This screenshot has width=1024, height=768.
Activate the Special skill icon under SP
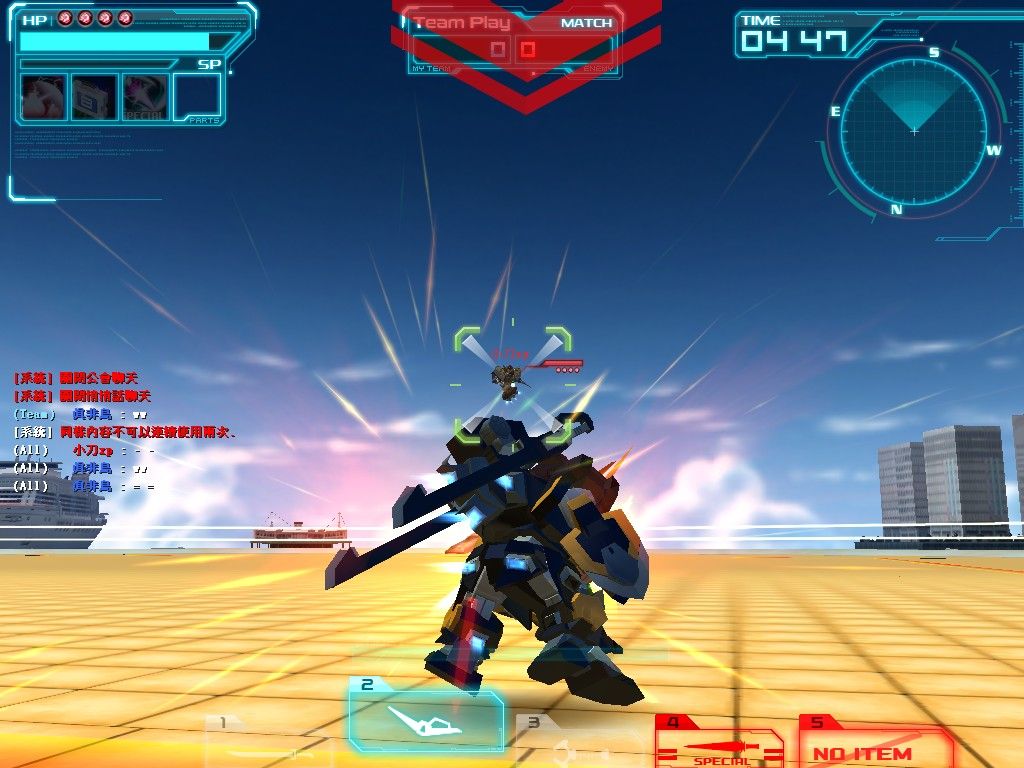145,98
